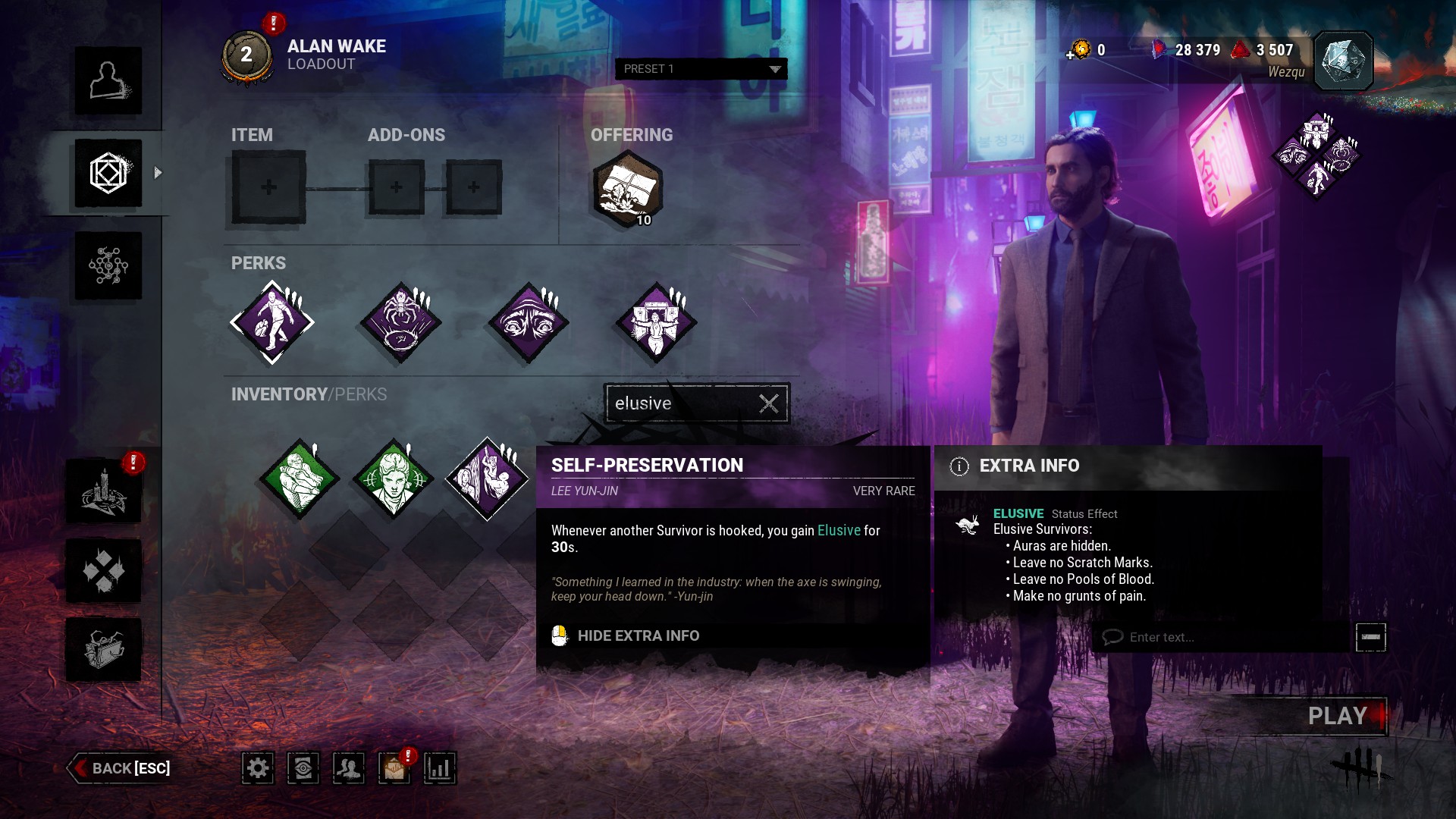Go back with the Back button

tap(121, 768)
